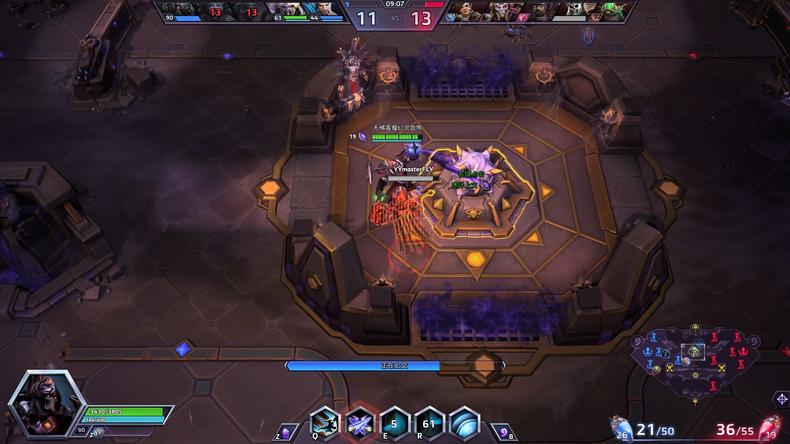Select the red core marker on minimap
The image size is (790, 444).
741,351
